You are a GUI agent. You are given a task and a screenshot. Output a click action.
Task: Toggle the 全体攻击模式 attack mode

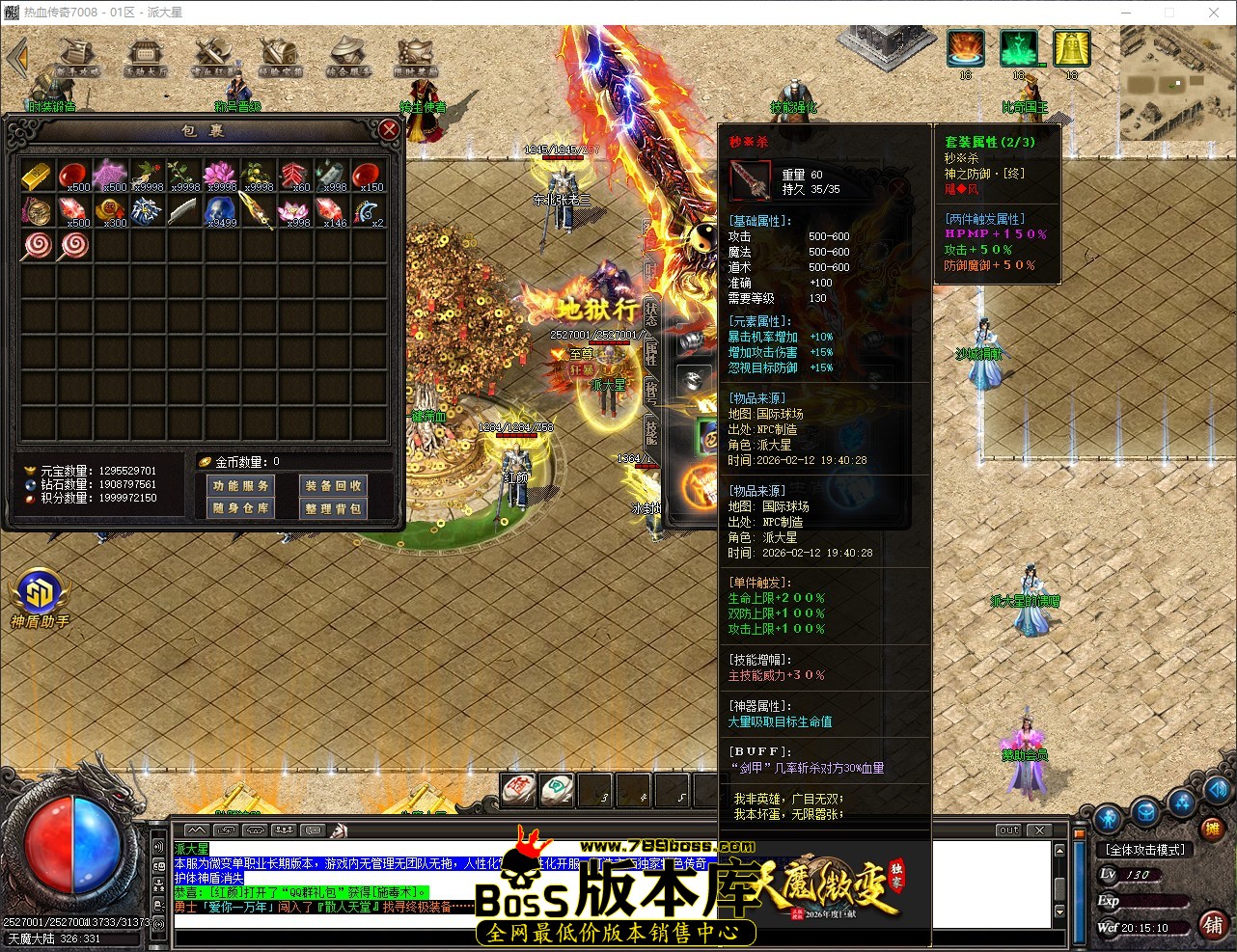click(x=1145, y=849)
